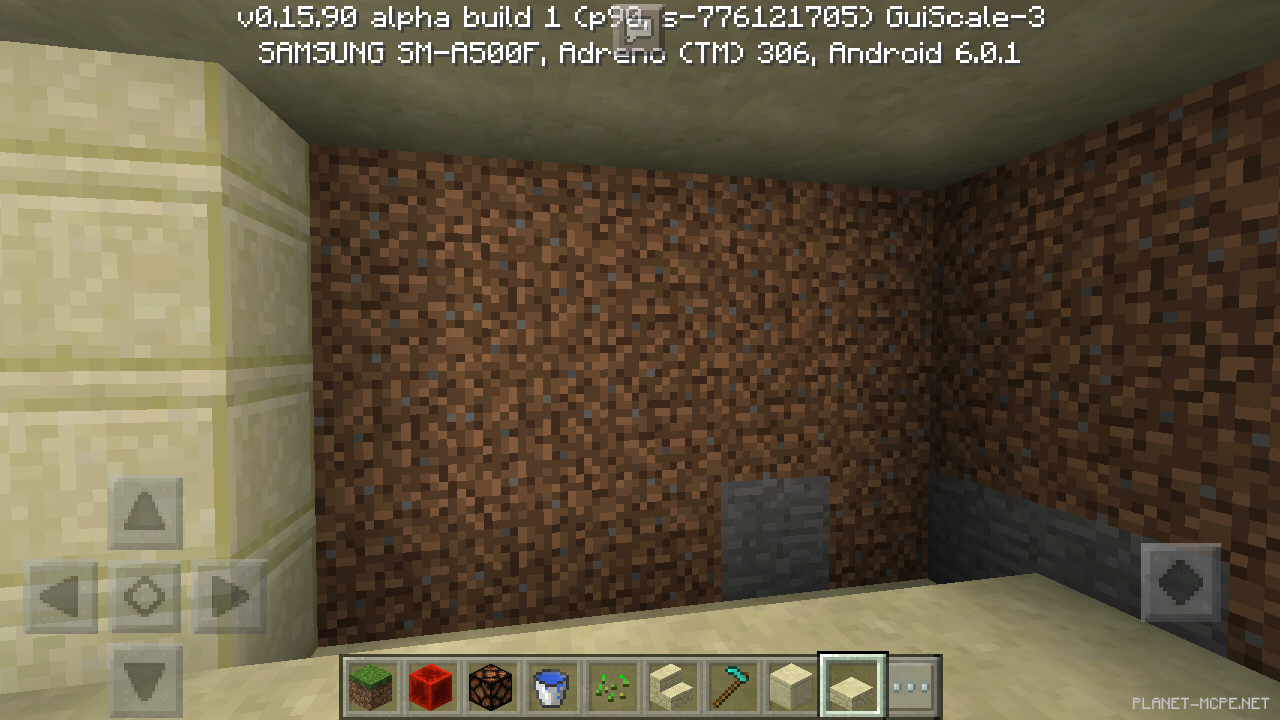
Task: Select the sandstone stairs item
Action: [x=671, y=686]
